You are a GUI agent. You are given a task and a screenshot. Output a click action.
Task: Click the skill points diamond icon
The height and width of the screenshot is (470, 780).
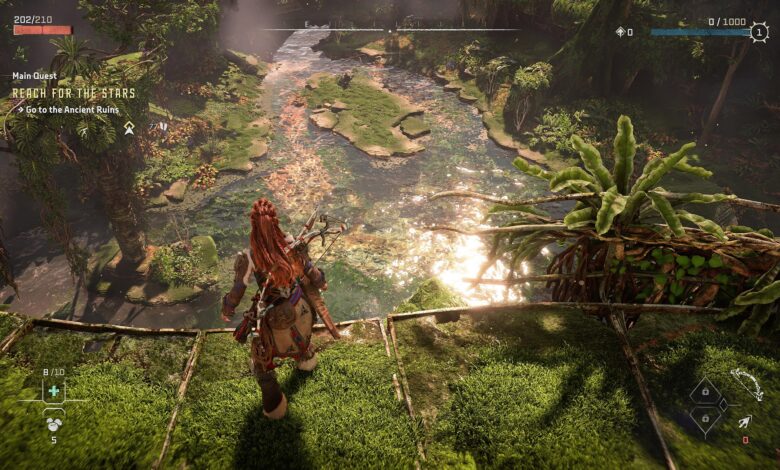620,32
